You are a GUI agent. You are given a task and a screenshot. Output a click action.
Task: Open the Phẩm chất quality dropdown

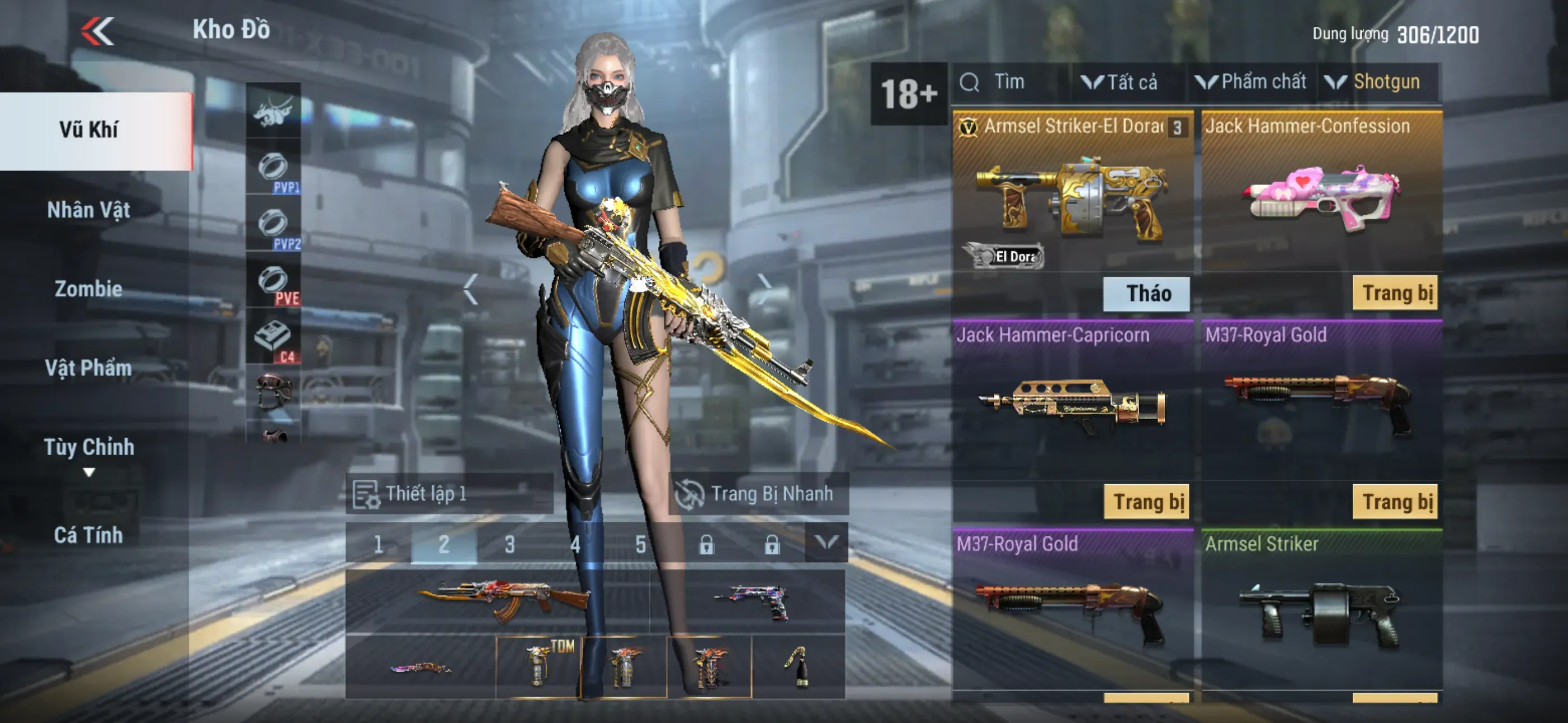tap(1252, 82)
